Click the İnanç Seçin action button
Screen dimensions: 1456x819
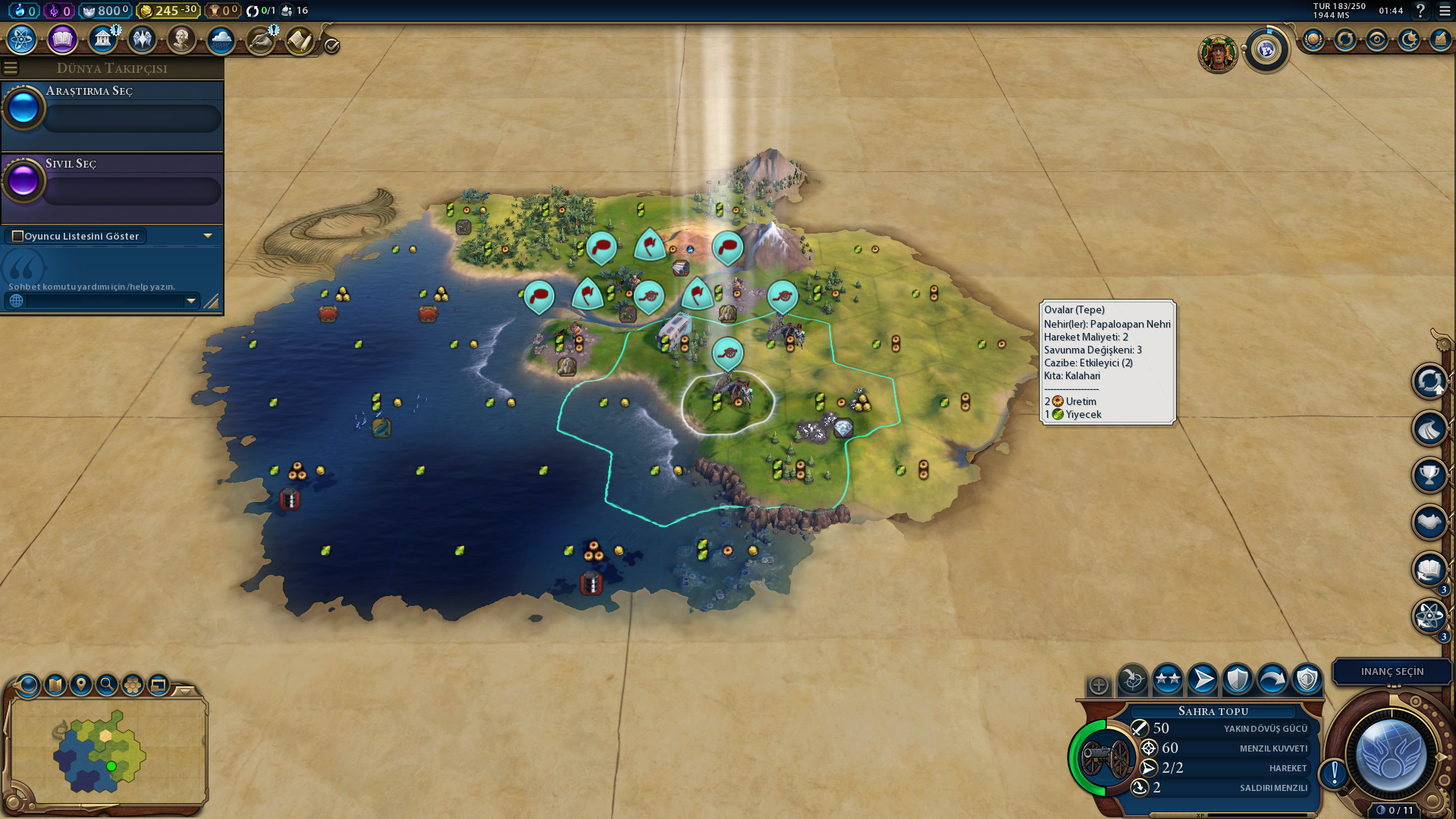click(x=1392, y=671)
